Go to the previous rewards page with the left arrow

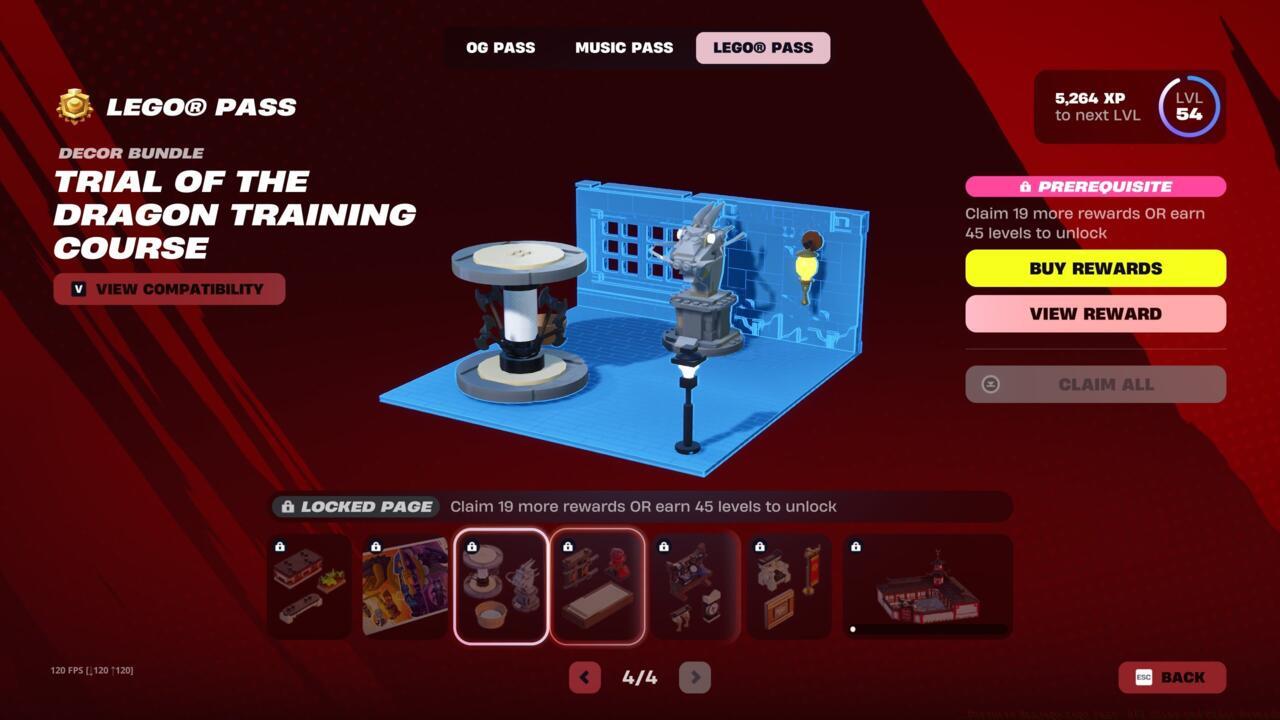(x=585, y=677)
